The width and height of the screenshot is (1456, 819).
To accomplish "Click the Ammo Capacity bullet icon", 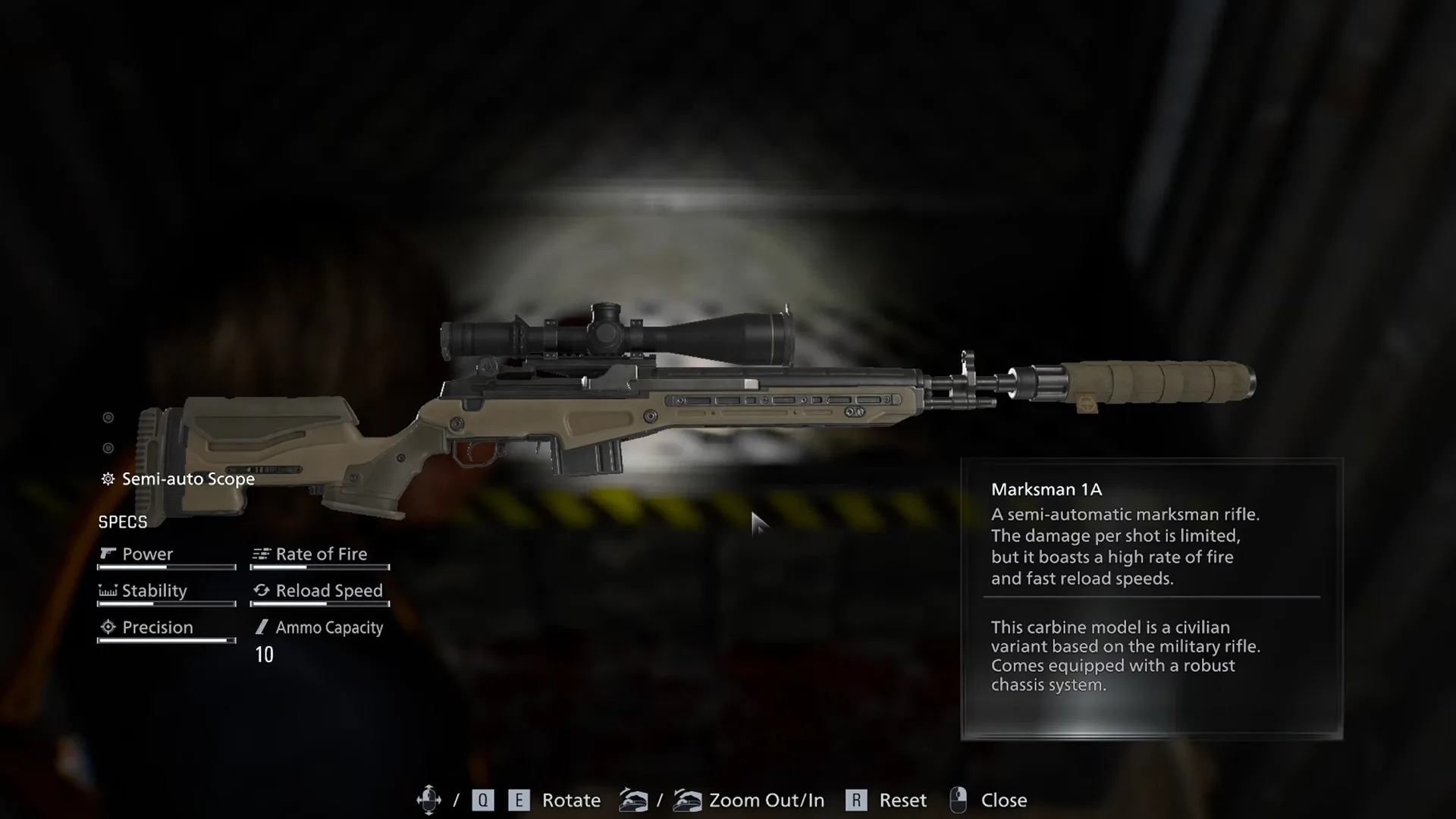I will point(262,627).
